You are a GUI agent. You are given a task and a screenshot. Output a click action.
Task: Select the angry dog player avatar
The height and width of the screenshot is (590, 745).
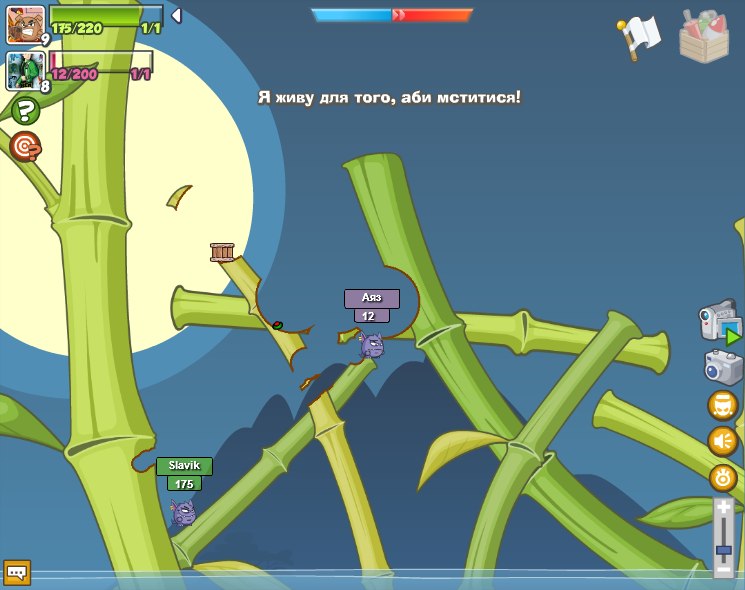pyautogui.click(x=25, y=25)
